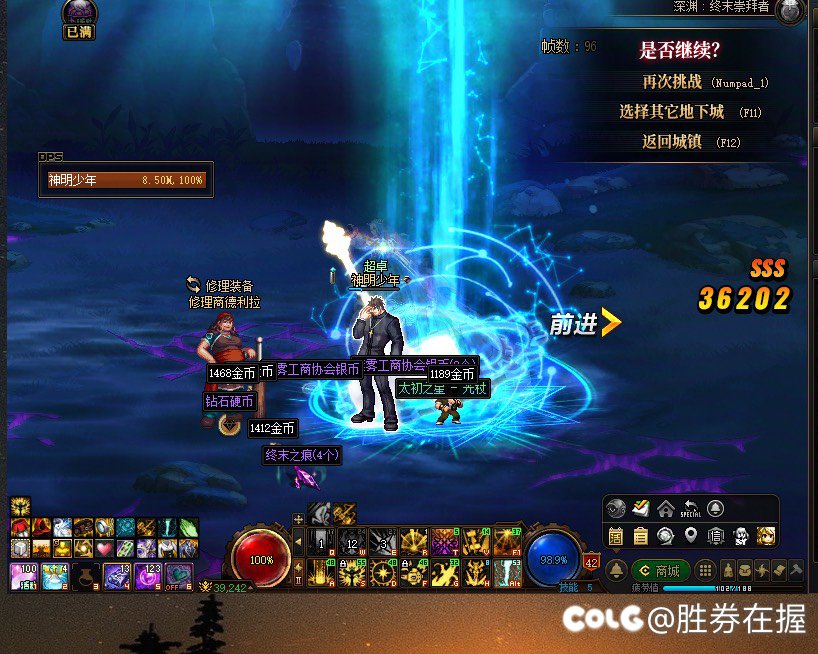Select 选择其它地下城 option
Image resolution: width=818 pixels, height=654 pixels.
[686, 112]
